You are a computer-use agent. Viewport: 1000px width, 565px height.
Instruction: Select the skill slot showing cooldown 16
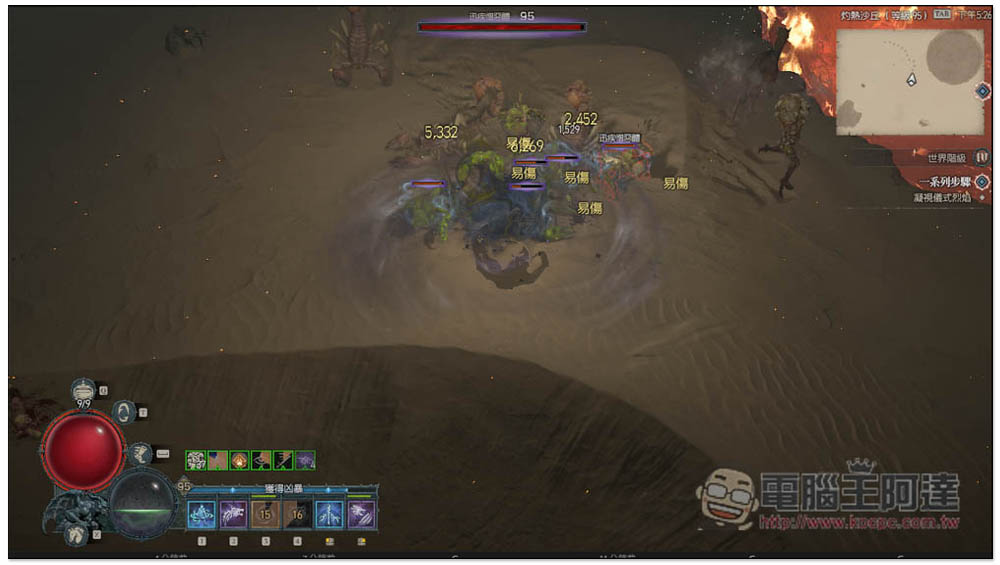297,515
